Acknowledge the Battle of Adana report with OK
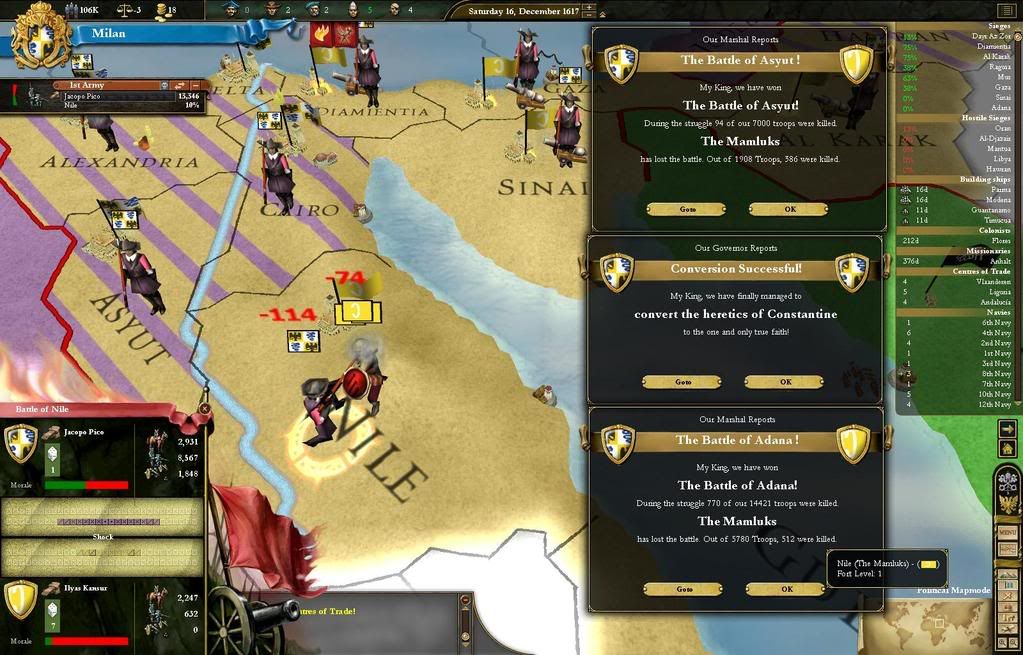This screenshot has height=655, width=1023. 787,589
